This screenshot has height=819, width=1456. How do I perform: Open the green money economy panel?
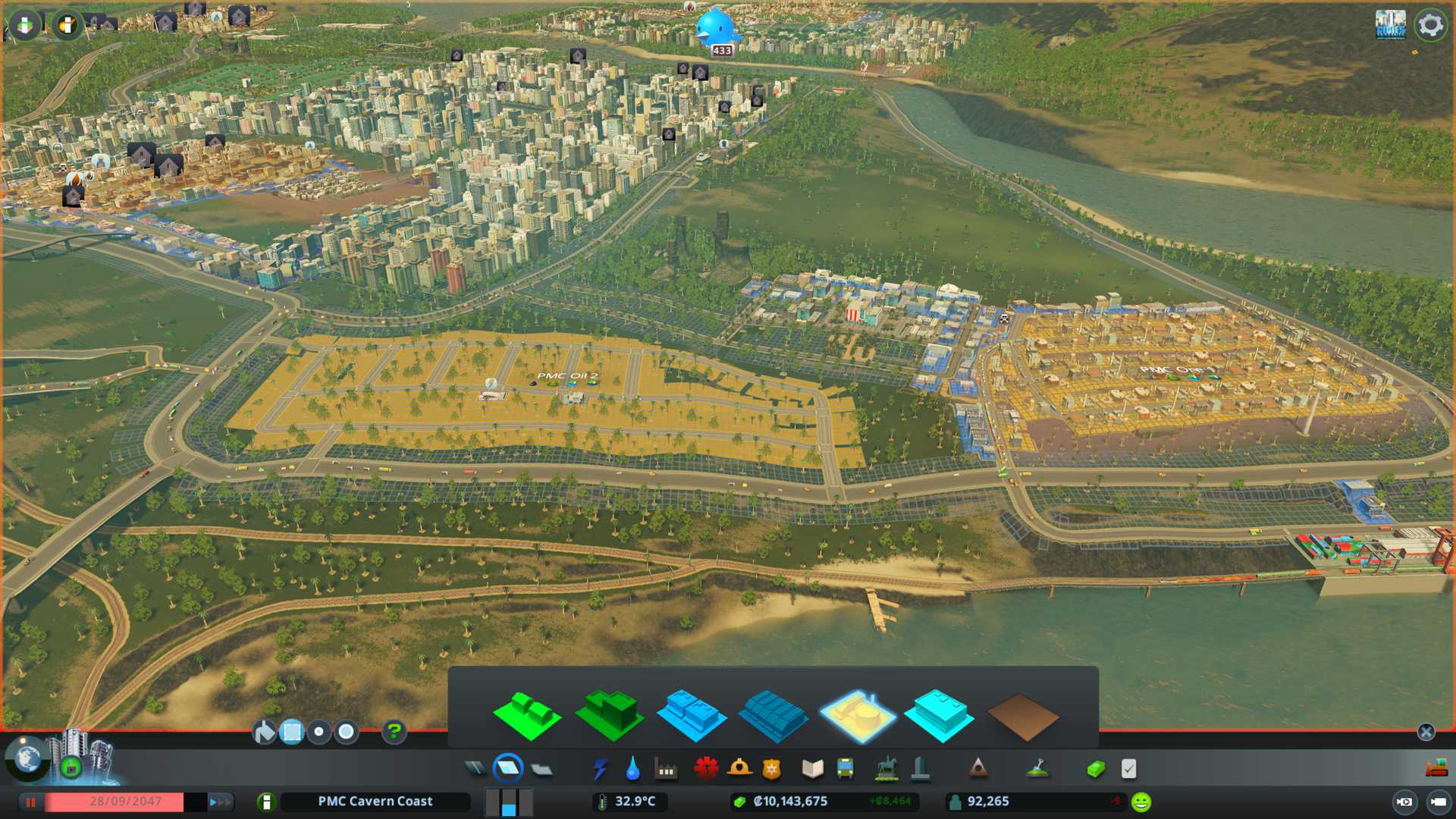[1095, 769]
